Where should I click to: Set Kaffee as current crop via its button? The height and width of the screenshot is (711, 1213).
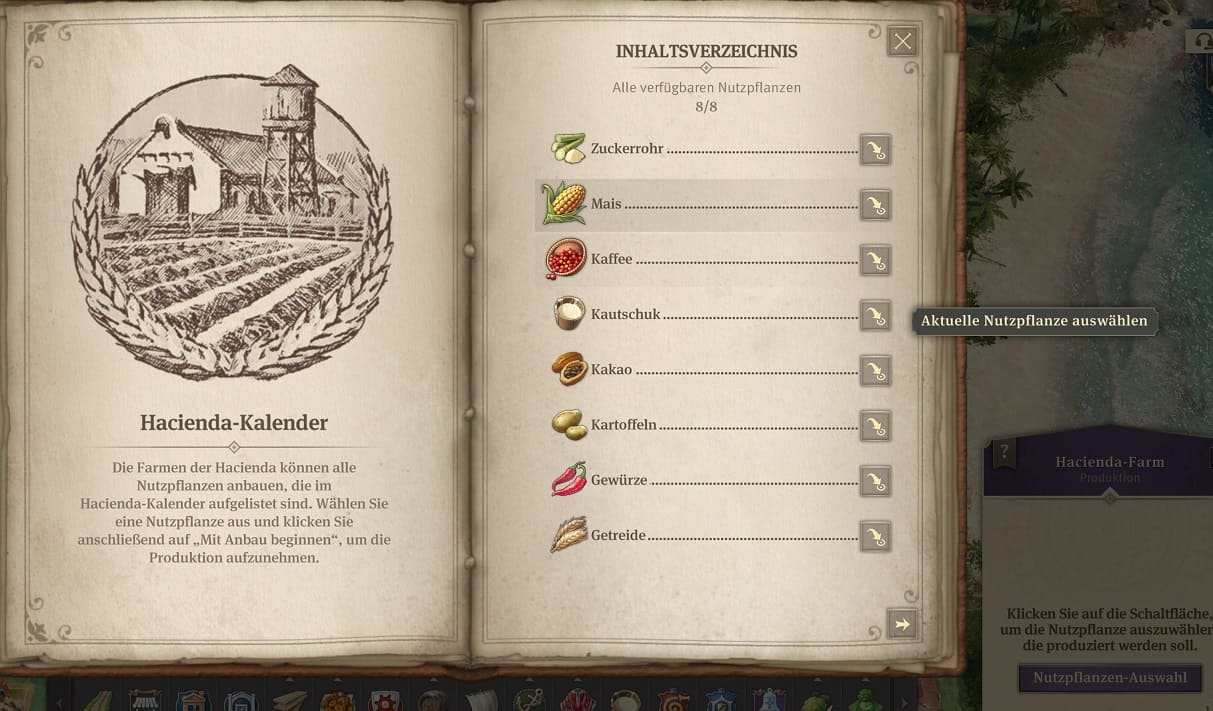tap(875, 260)
